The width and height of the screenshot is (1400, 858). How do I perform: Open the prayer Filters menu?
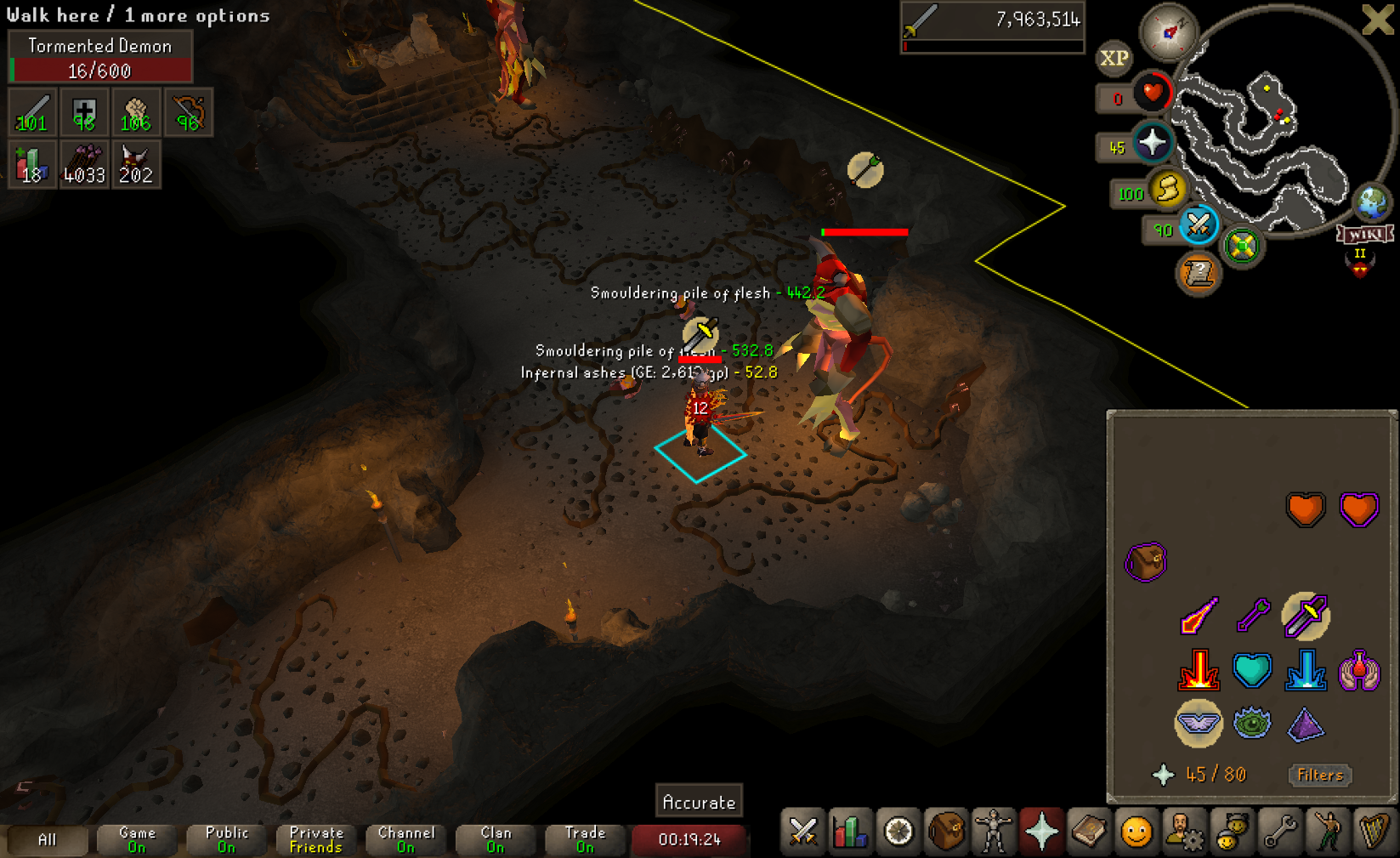(1319, 775)
